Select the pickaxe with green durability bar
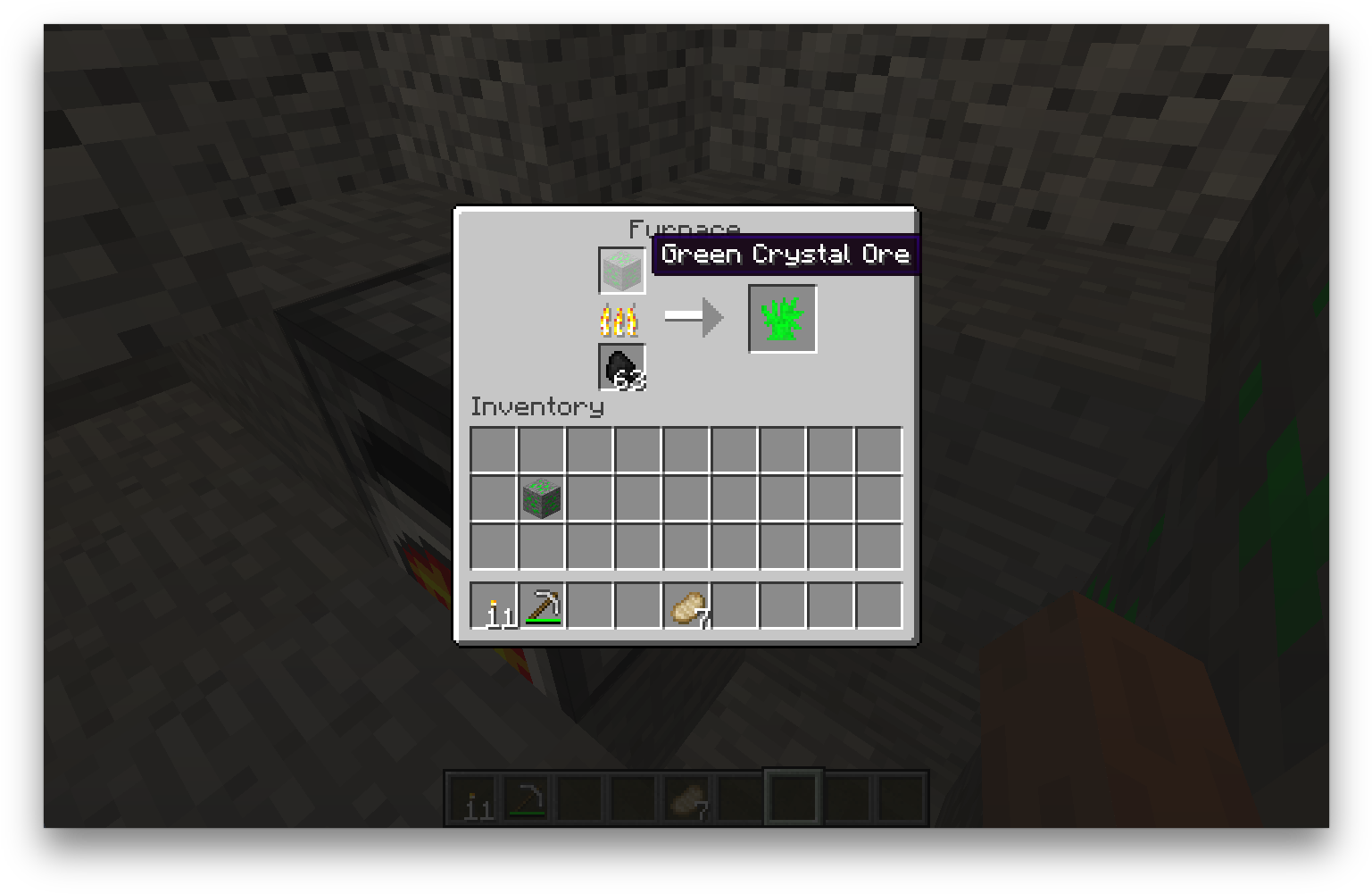 tap(541, 604)
